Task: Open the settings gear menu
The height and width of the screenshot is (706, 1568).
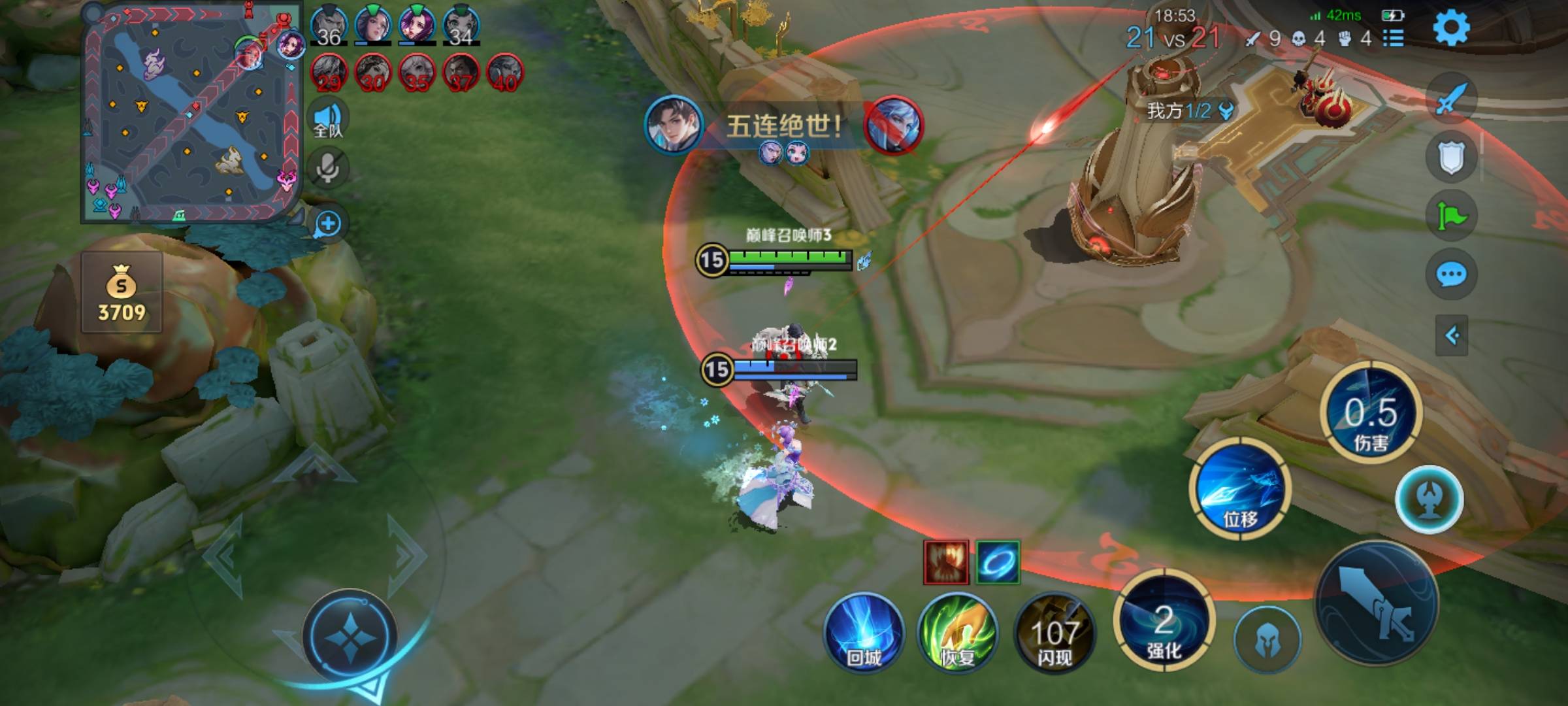Action: (x=1451, y=27)
